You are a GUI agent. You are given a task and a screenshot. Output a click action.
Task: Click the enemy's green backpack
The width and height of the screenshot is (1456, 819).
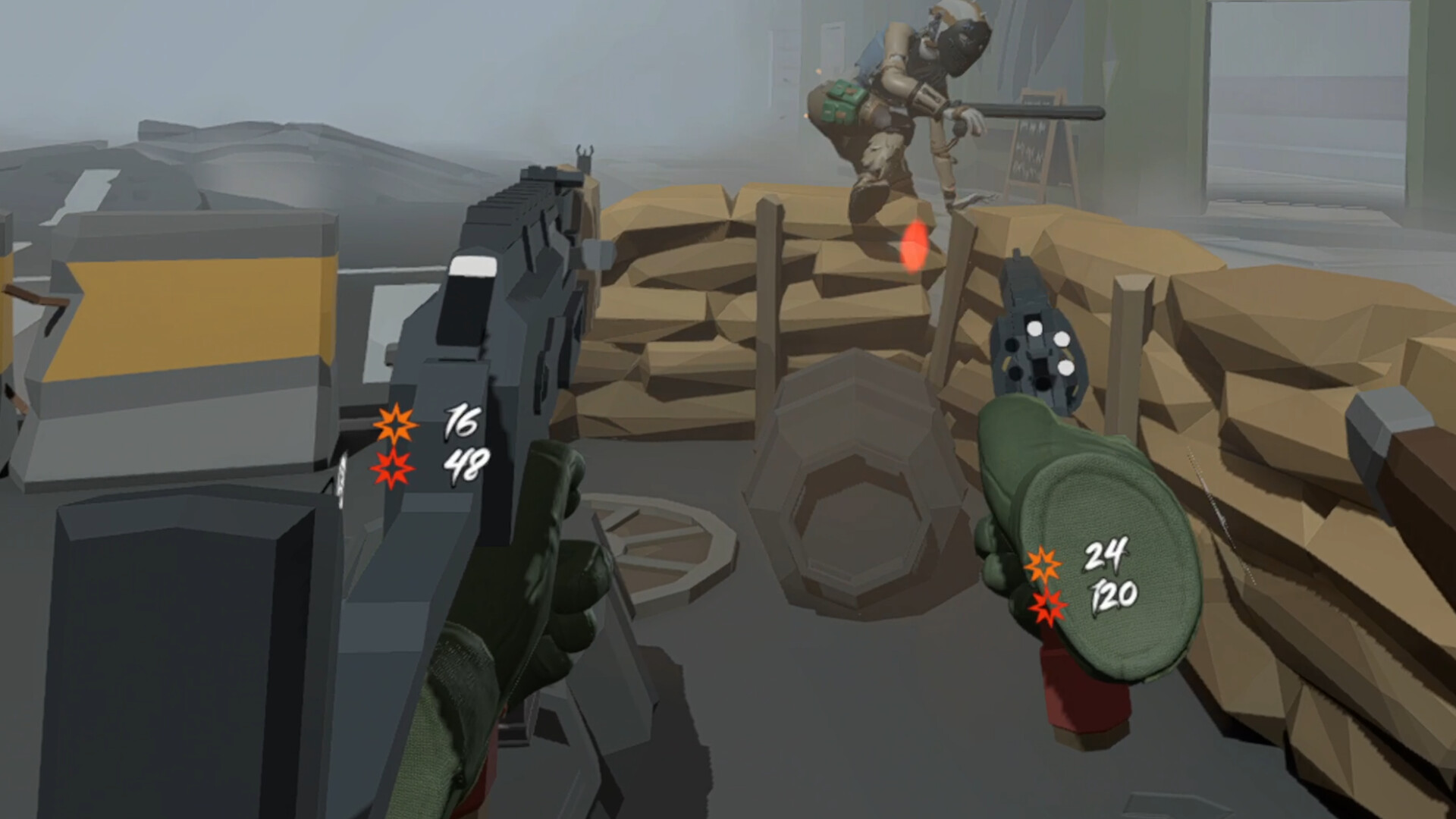[842, 102]
